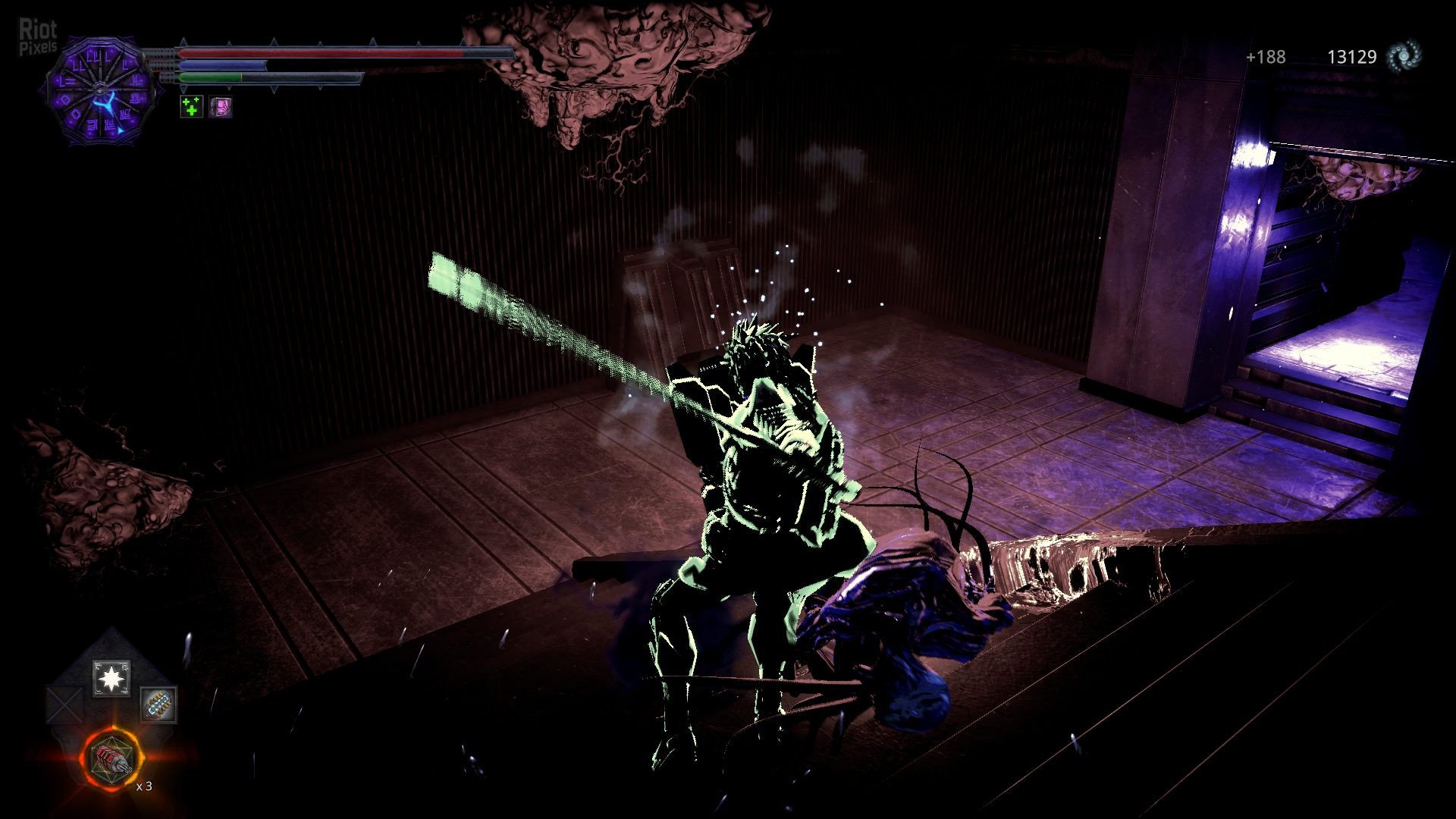Click the swirl currency icon
1456x819 pixels.
[x=1403, y=56]
